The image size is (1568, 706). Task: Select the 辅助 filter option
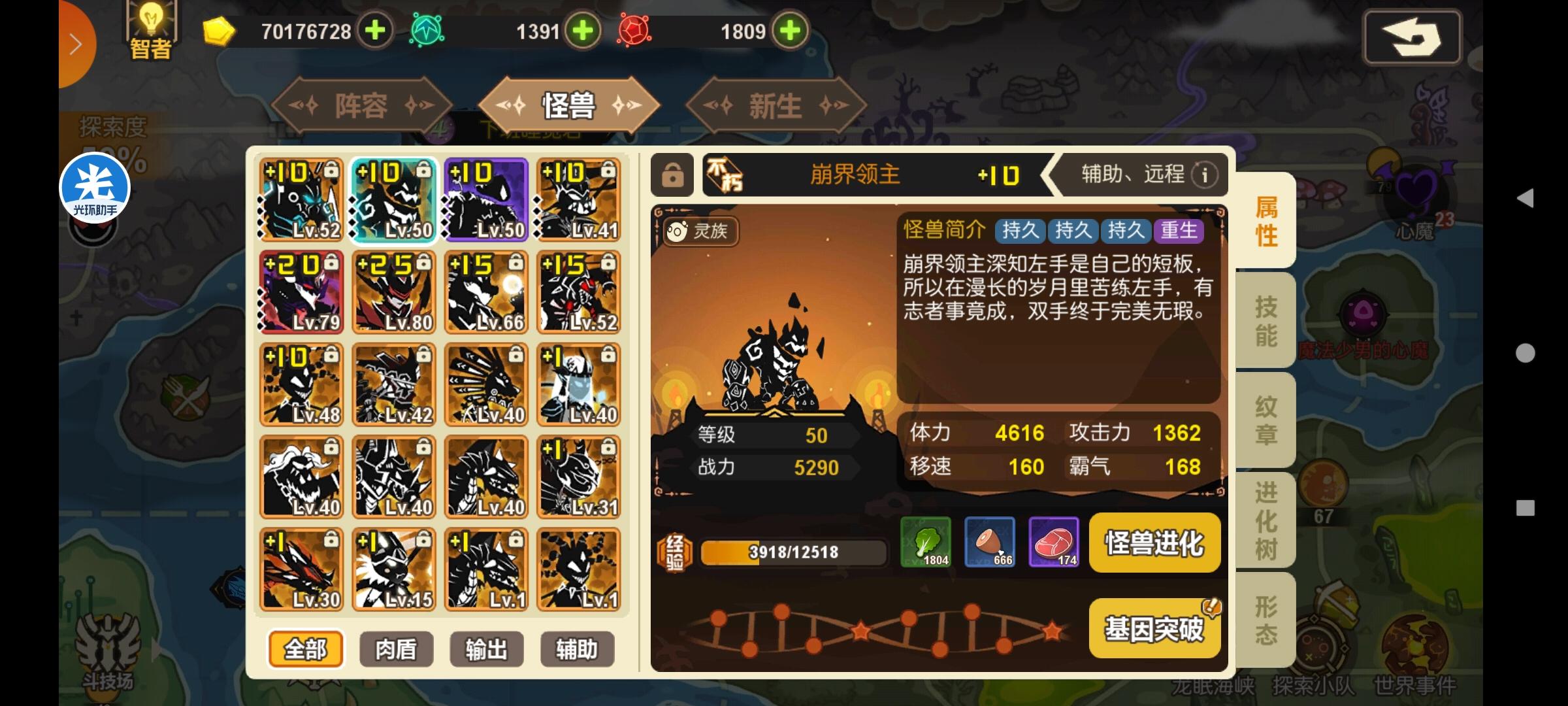click(x=578, y=648)
